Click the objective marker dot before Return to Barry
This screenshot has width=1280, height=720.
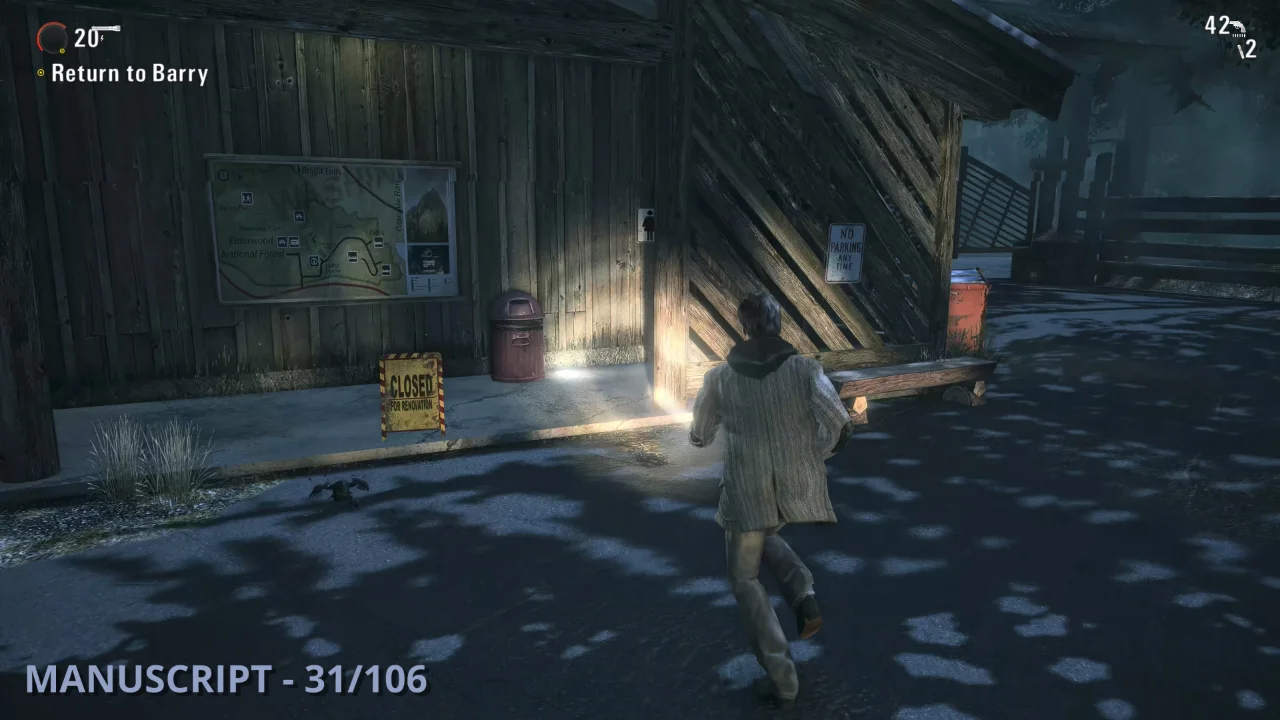(x=41, y=72)
